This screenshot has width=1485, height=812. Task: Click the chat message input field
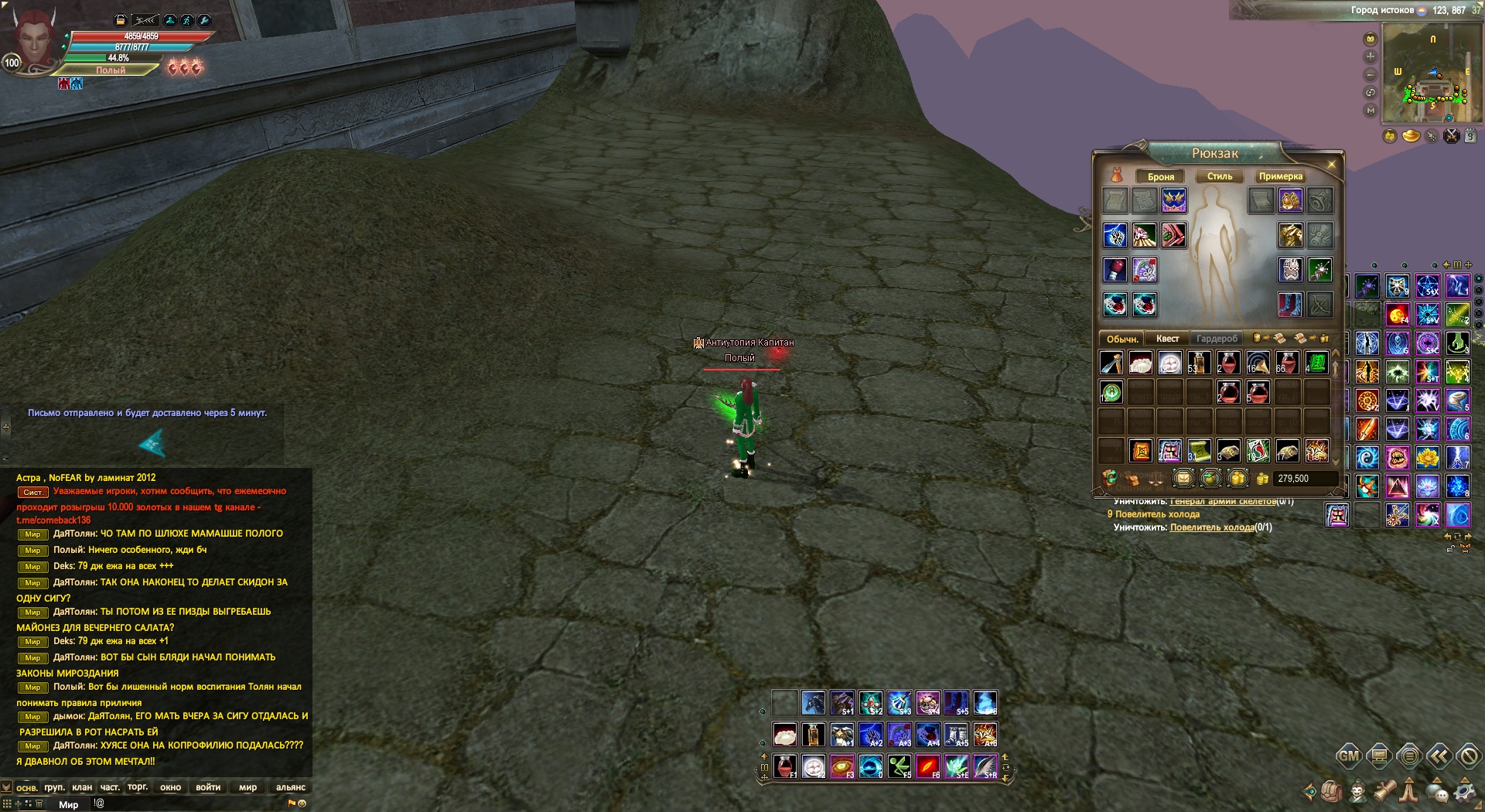[193, 803]
